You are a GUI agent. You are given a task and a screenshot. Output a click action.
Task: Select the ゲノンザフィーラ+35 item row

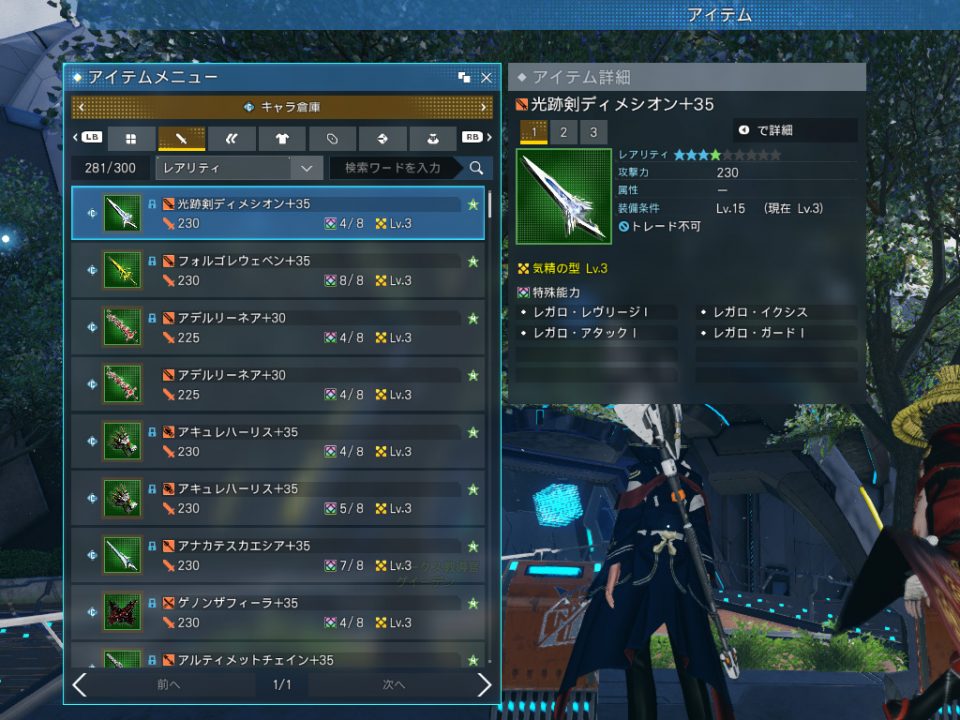pos(278,612)
